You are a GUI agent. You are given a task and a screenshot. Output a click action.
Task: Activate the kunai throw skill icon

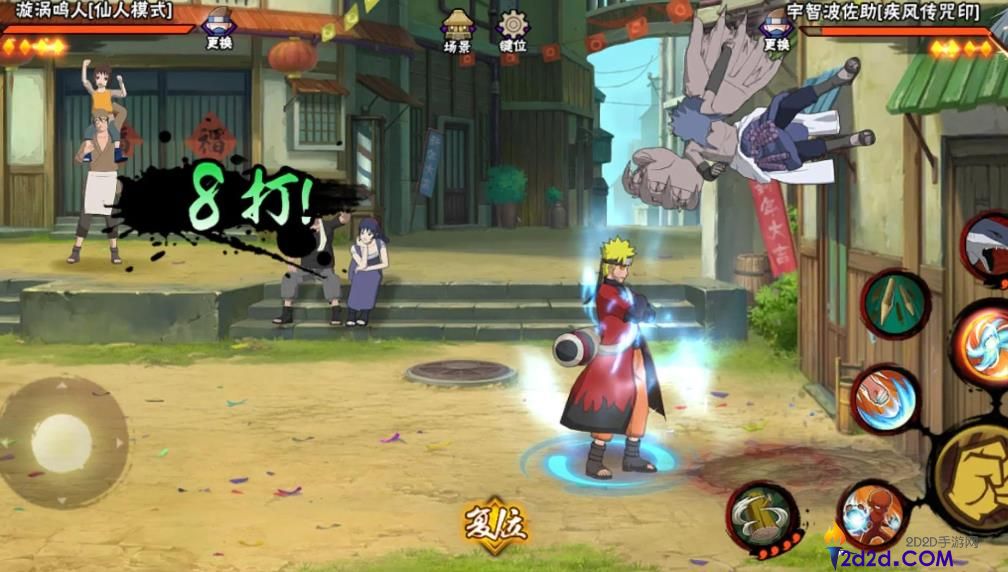tap(895, 303)
